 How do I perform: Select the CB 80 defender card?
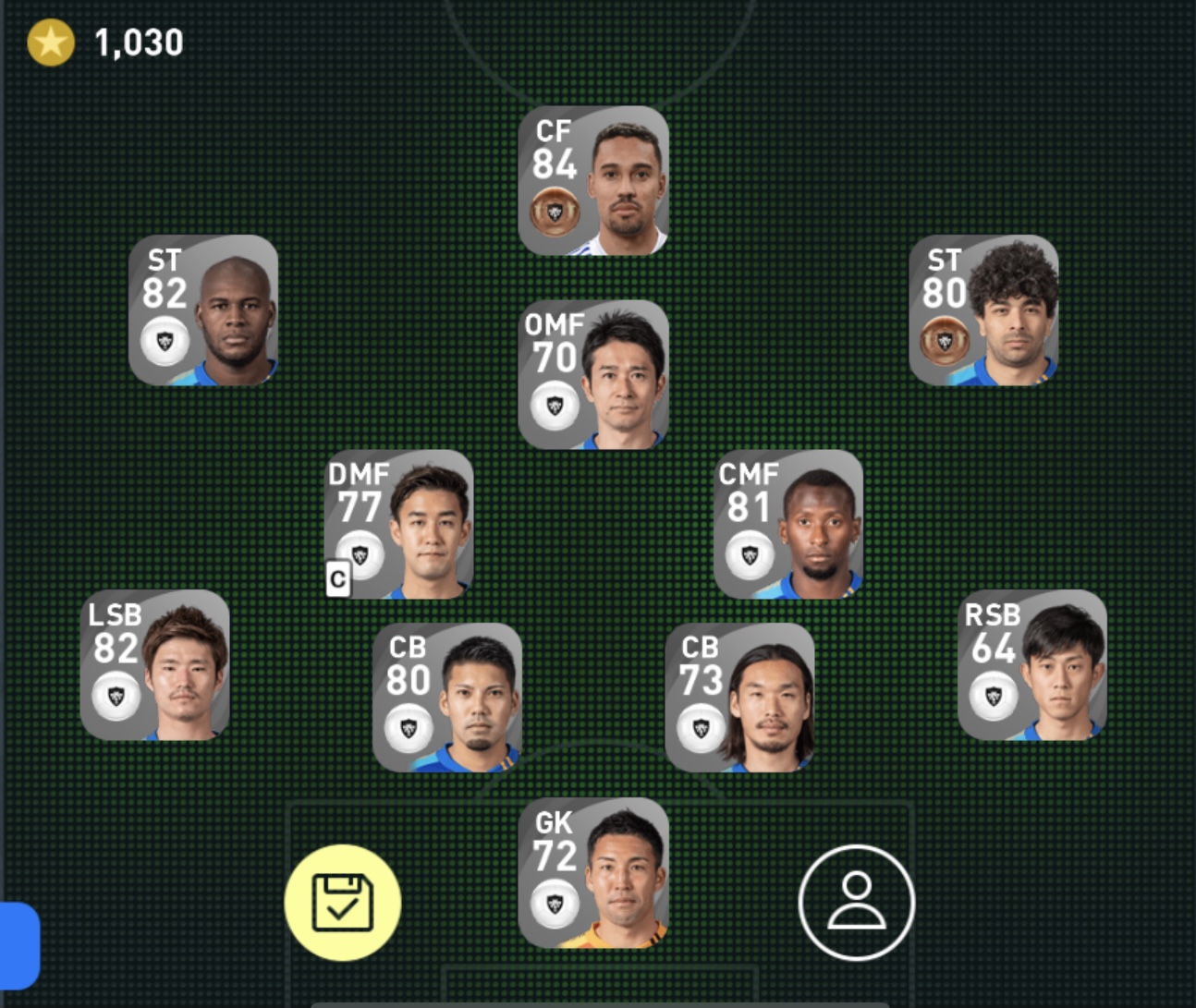coord(447,698)
